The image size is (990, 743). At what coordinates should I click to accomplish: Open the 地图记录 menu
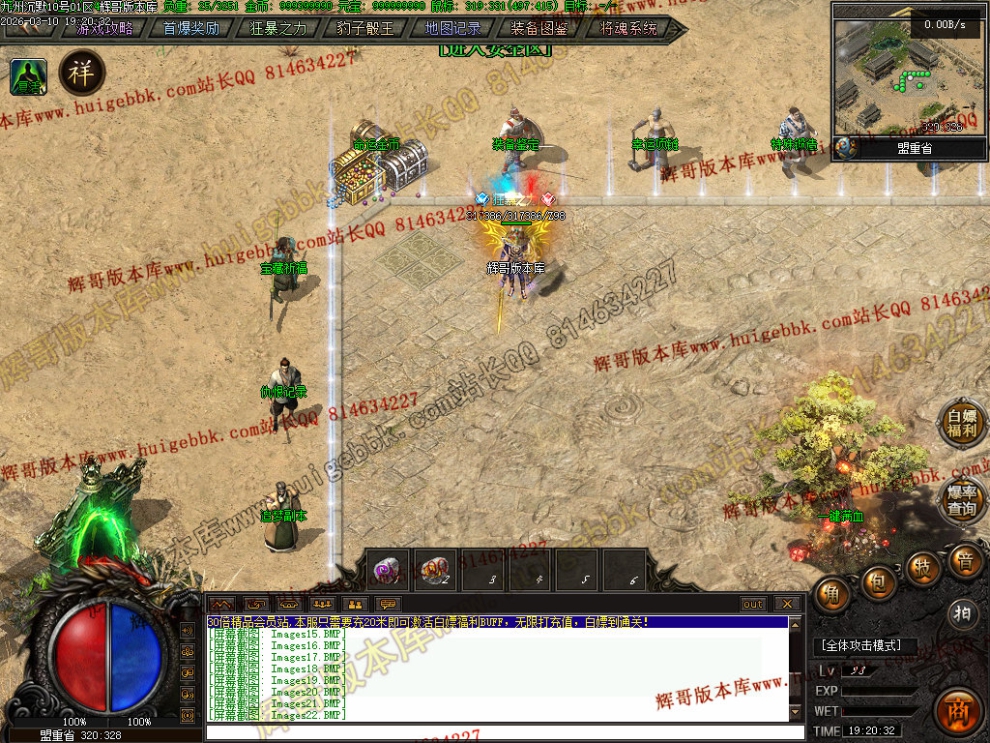(x=452, y=29)
